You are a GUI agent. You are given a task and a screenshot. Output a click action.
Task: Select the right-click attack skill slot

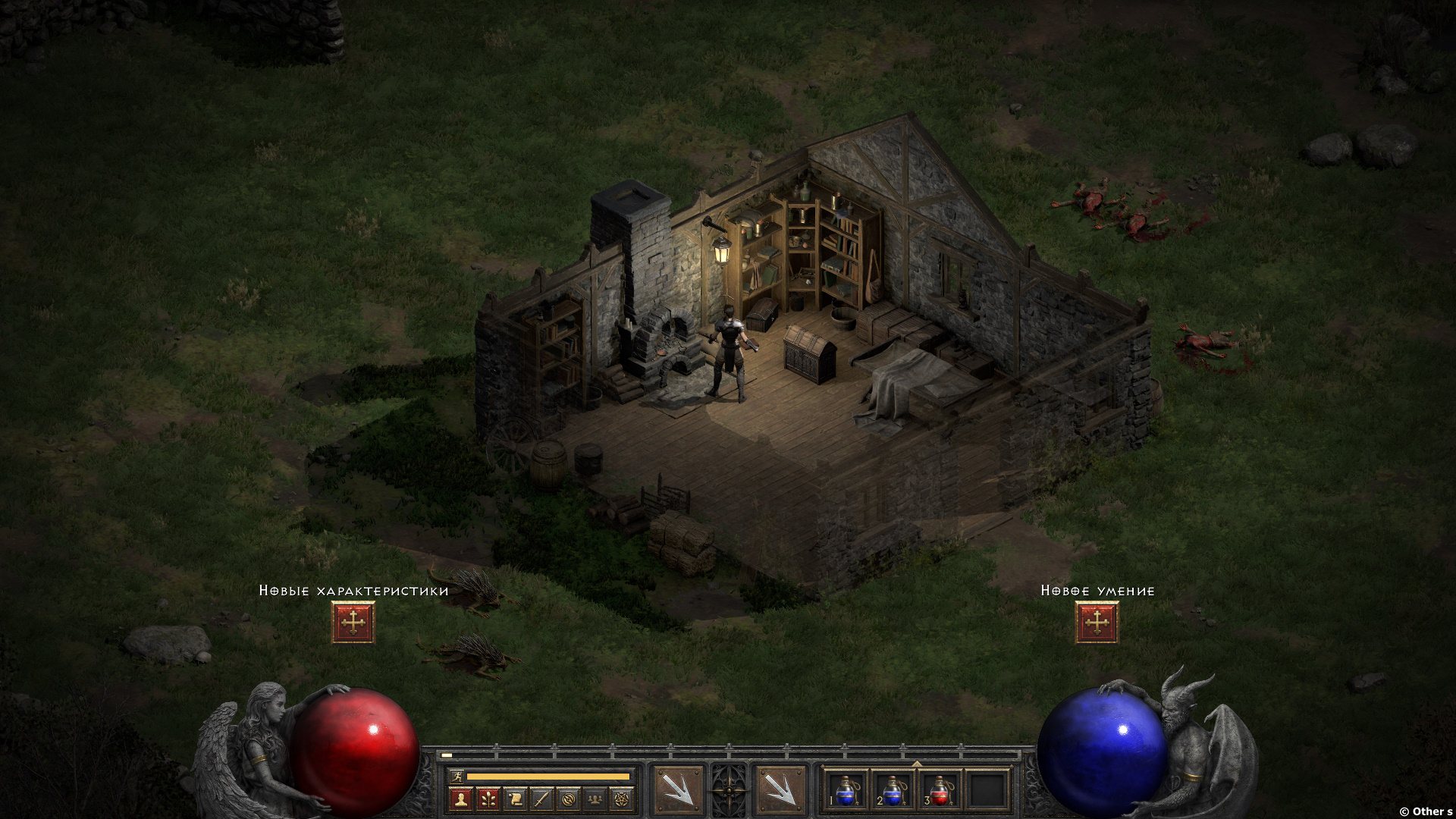tap(780, 790)
